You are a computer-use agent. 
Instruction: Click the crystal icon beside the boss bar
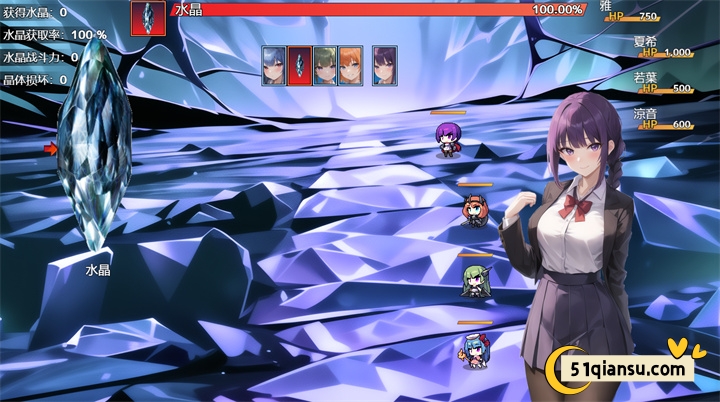[149, 18]
